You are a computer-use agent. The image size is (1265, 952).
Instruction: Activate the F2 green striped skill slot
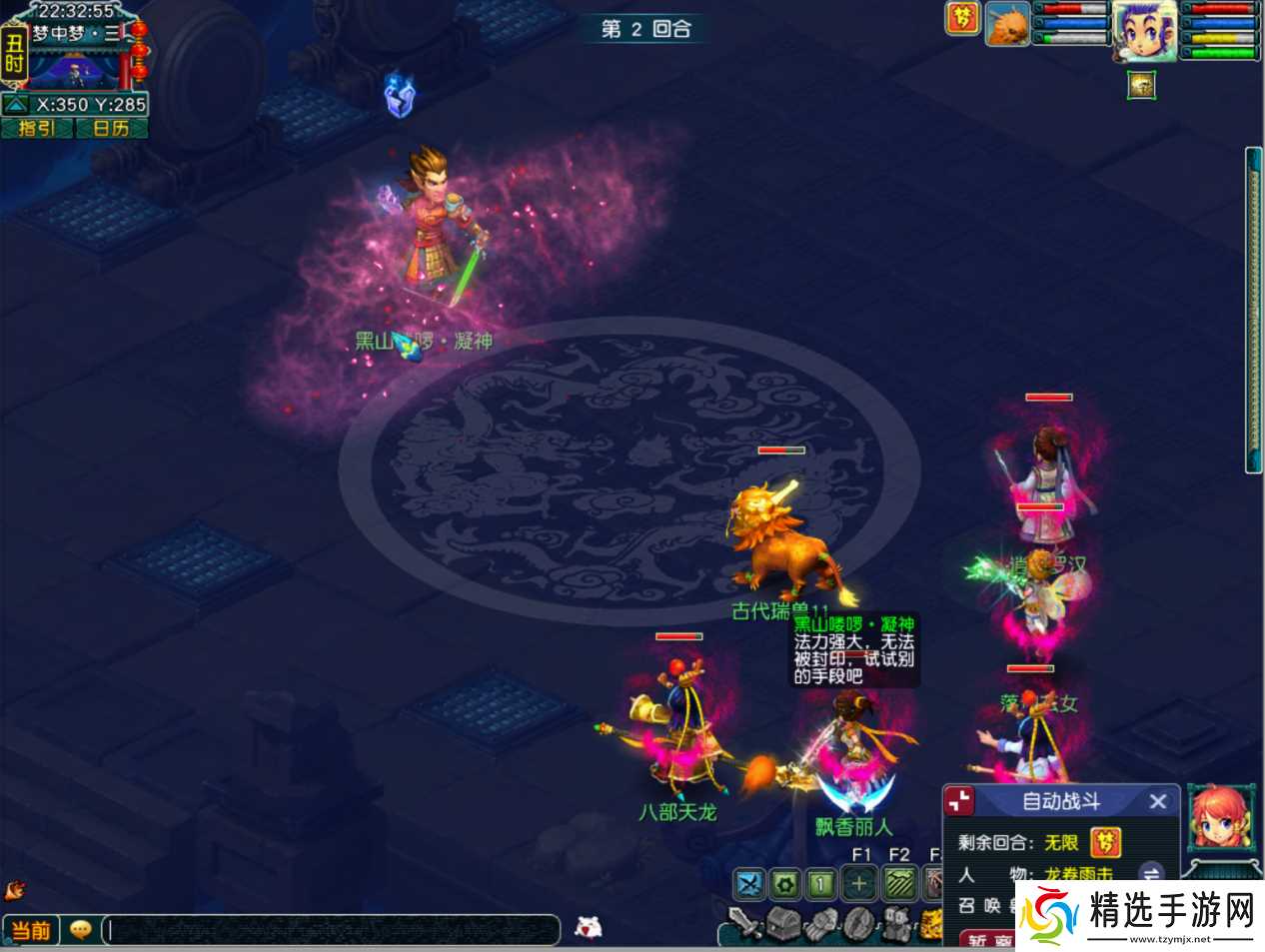point(898,883)
